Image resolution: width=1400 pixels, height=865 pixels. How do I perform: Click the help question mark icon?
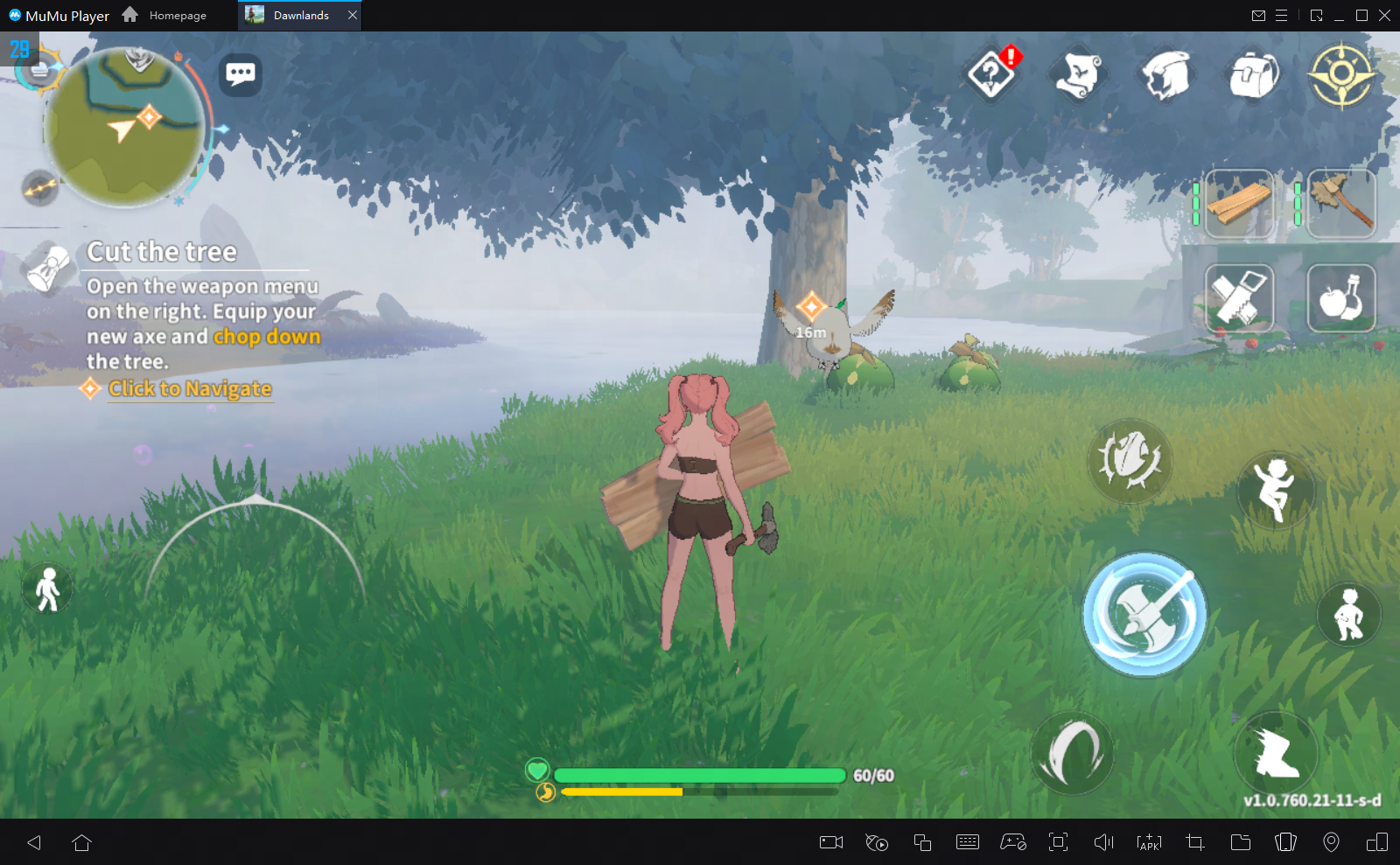(x=990, y=75)
